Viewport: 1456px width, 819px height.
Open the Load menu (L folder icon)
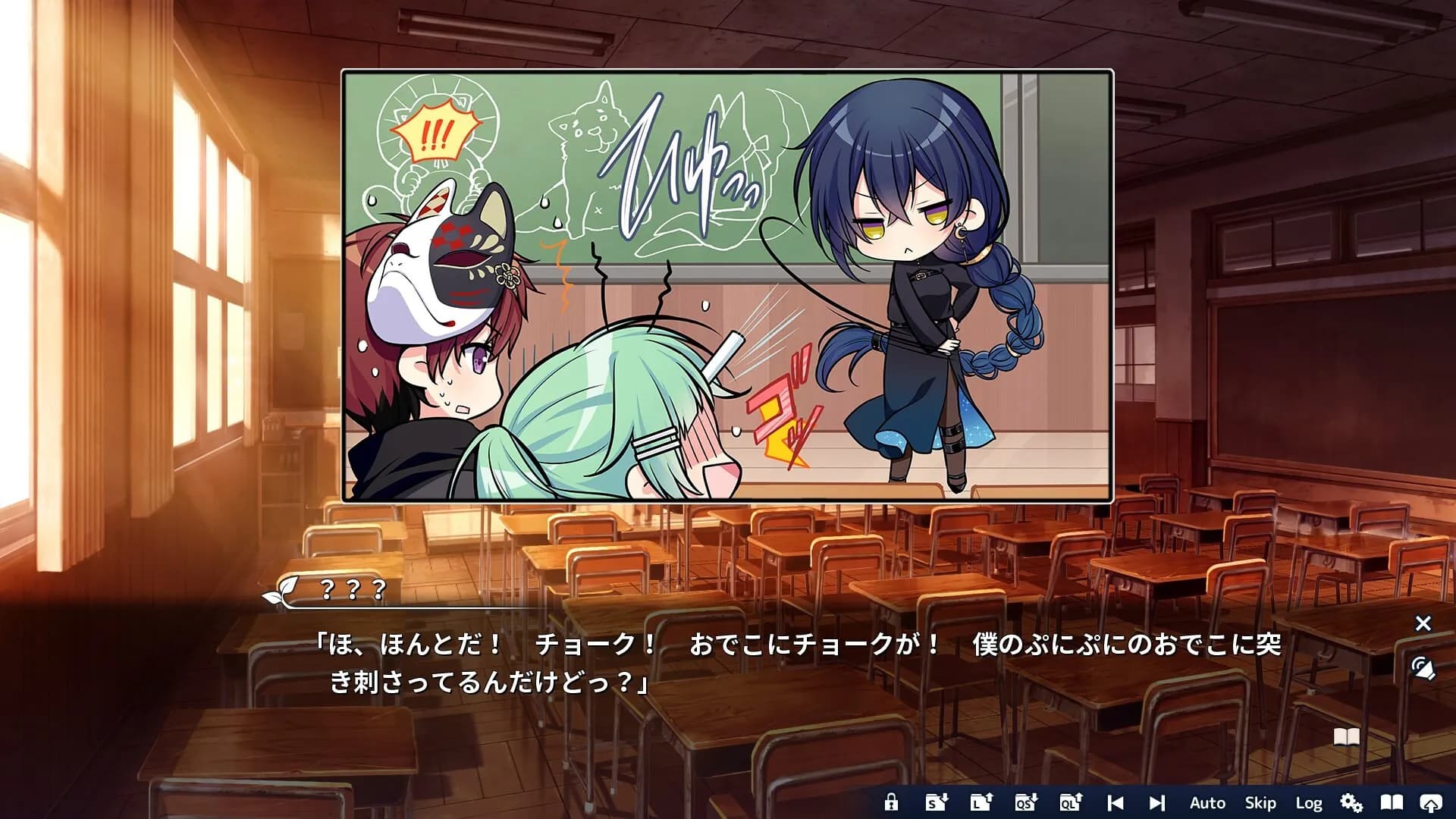(981, 802)
